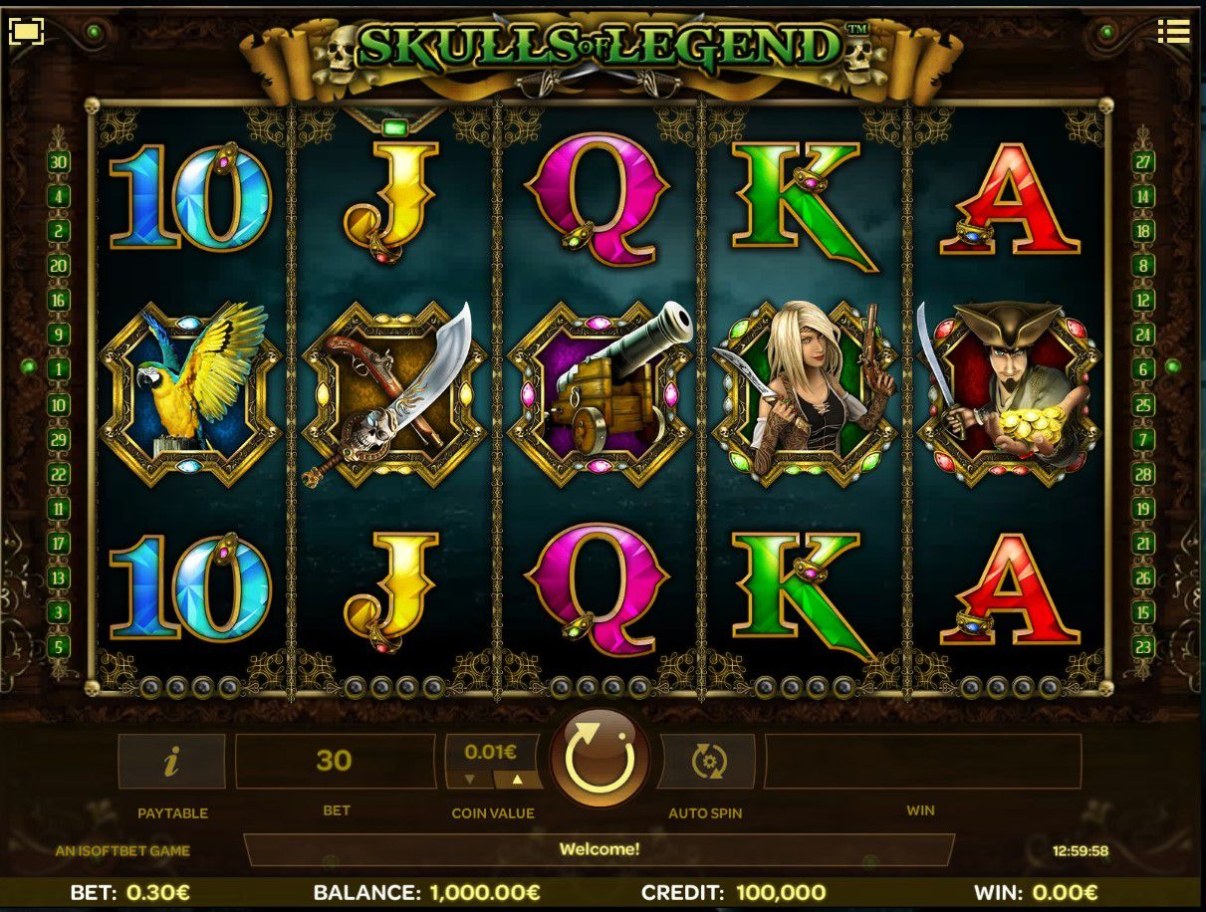Choose payline 23 marker
1206x912 pixels.
tap(1143, 646)
